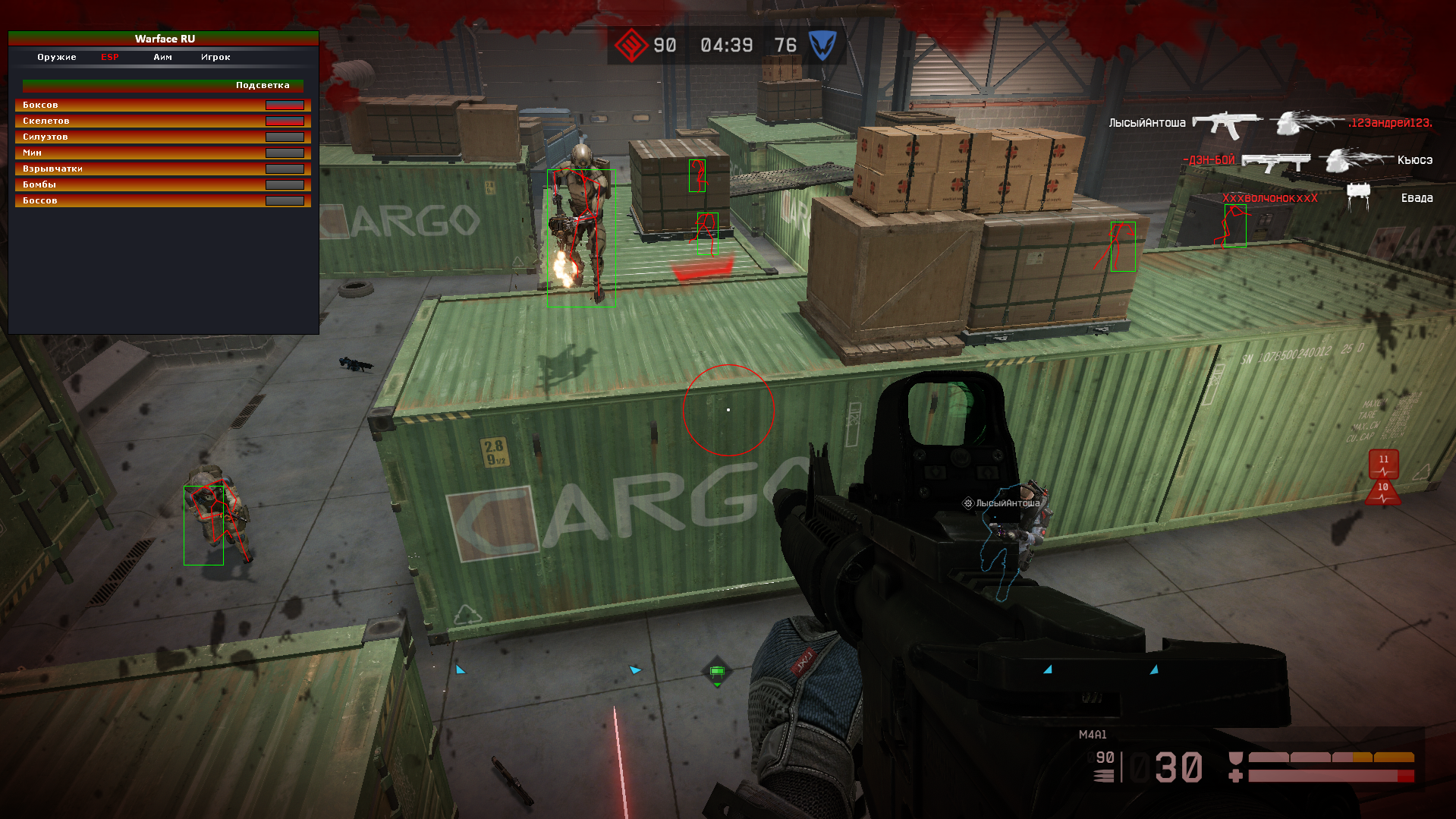The image size is (1456, 819).
Task: Toggle the Скелетов highlight switch
Action: pos(285,121)
